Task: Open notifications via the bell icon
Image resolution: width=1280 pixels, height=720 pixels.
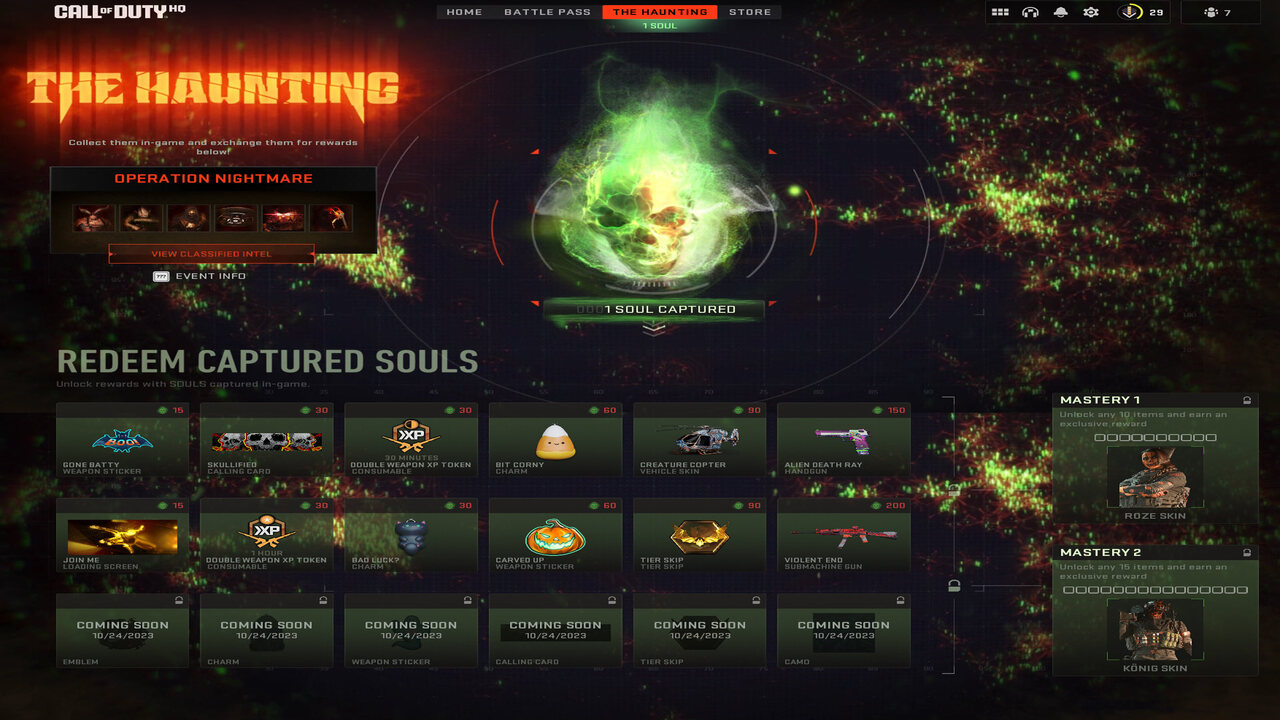Action: coord(1060,12)
